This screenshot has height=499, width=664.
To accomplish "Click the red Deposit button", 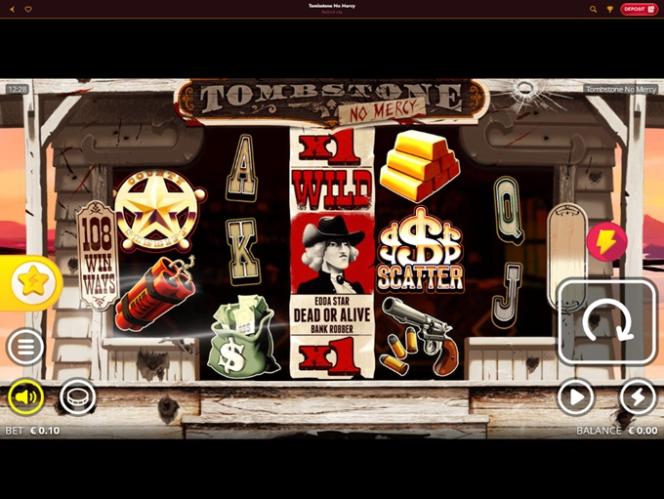I will coord(638,9).
